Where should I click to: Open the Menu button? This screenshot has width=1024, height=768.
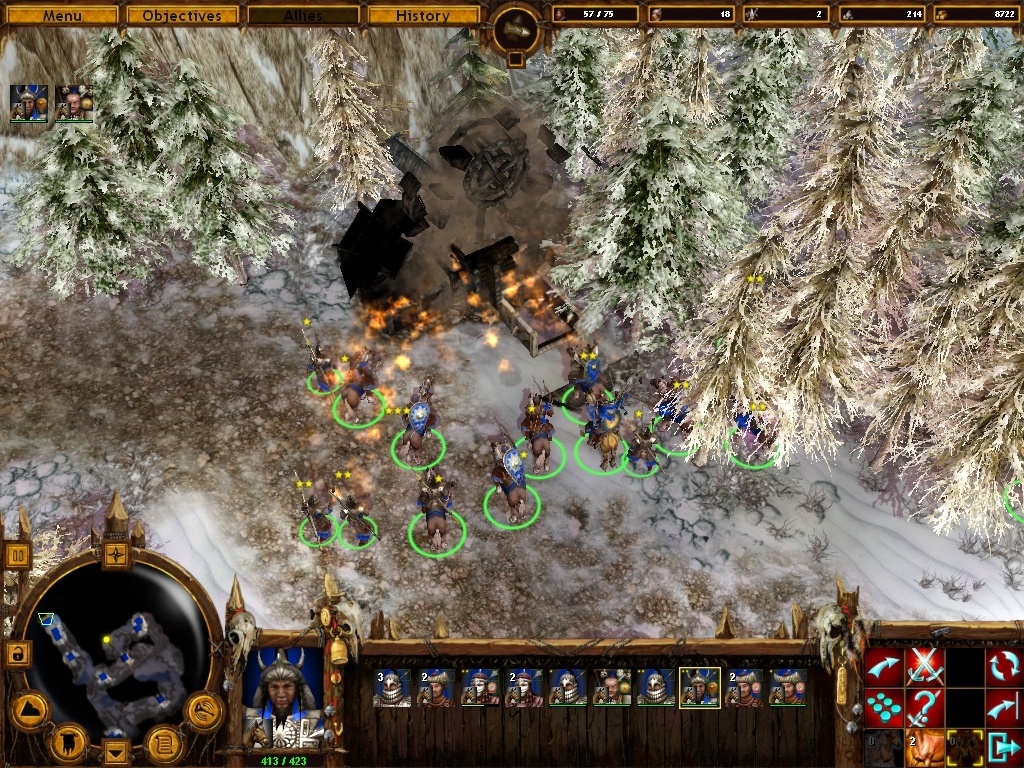coord(61,15)
